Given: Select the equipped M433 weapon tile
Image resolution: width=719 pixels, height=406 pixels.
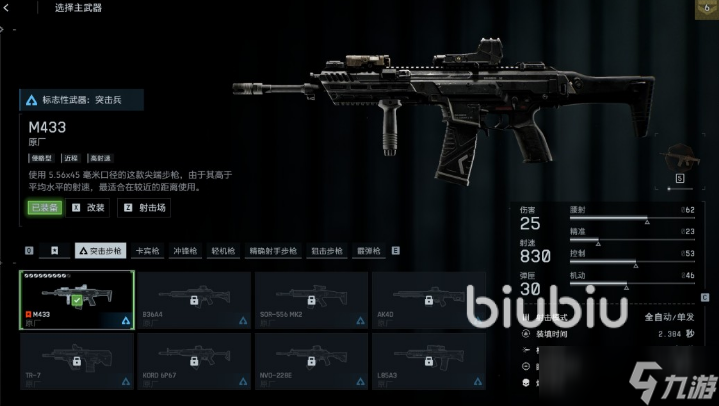Looking at the screenshot, I should point(77,300).
